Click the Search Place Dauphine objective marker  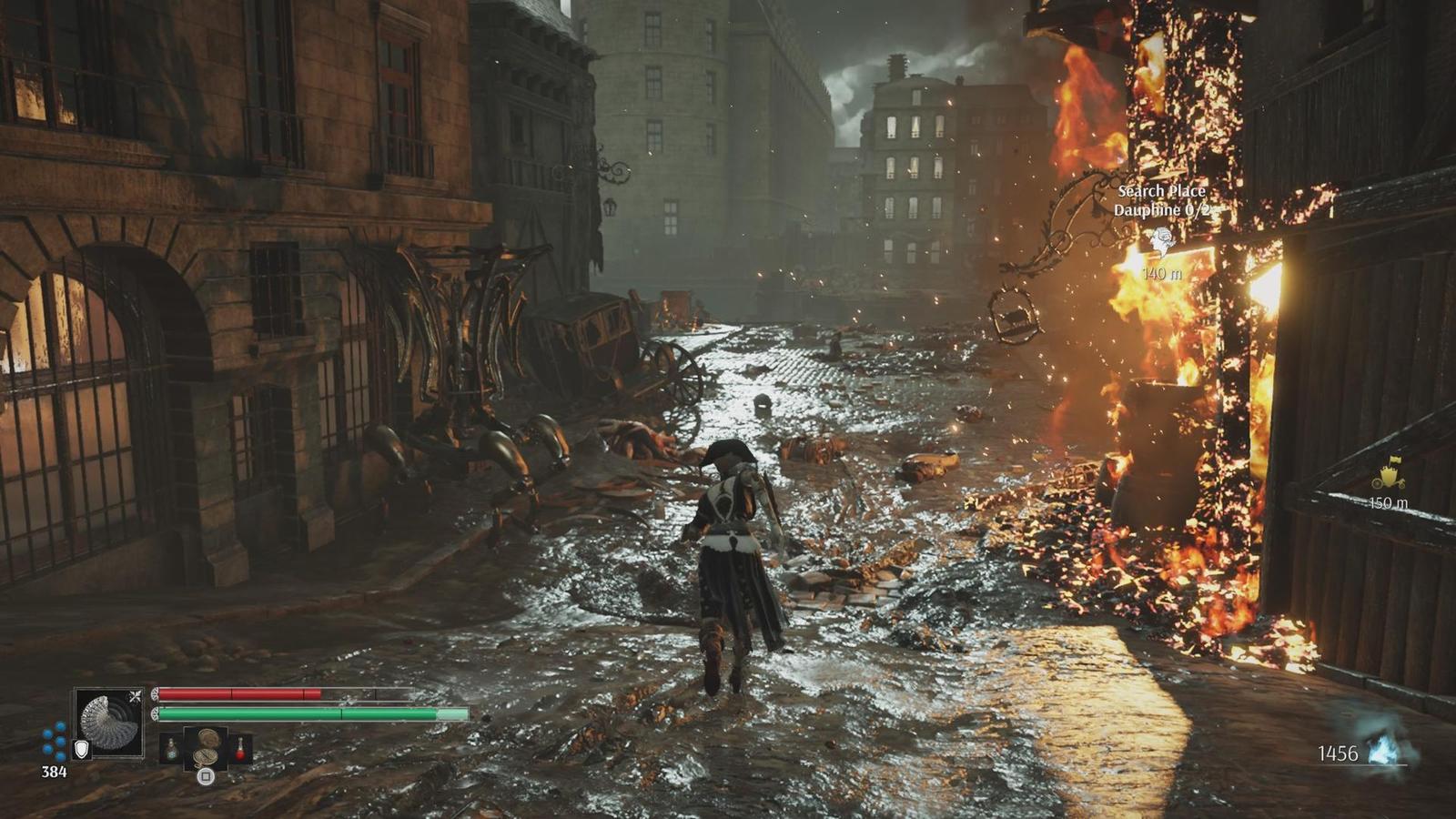pos(1161,240)
